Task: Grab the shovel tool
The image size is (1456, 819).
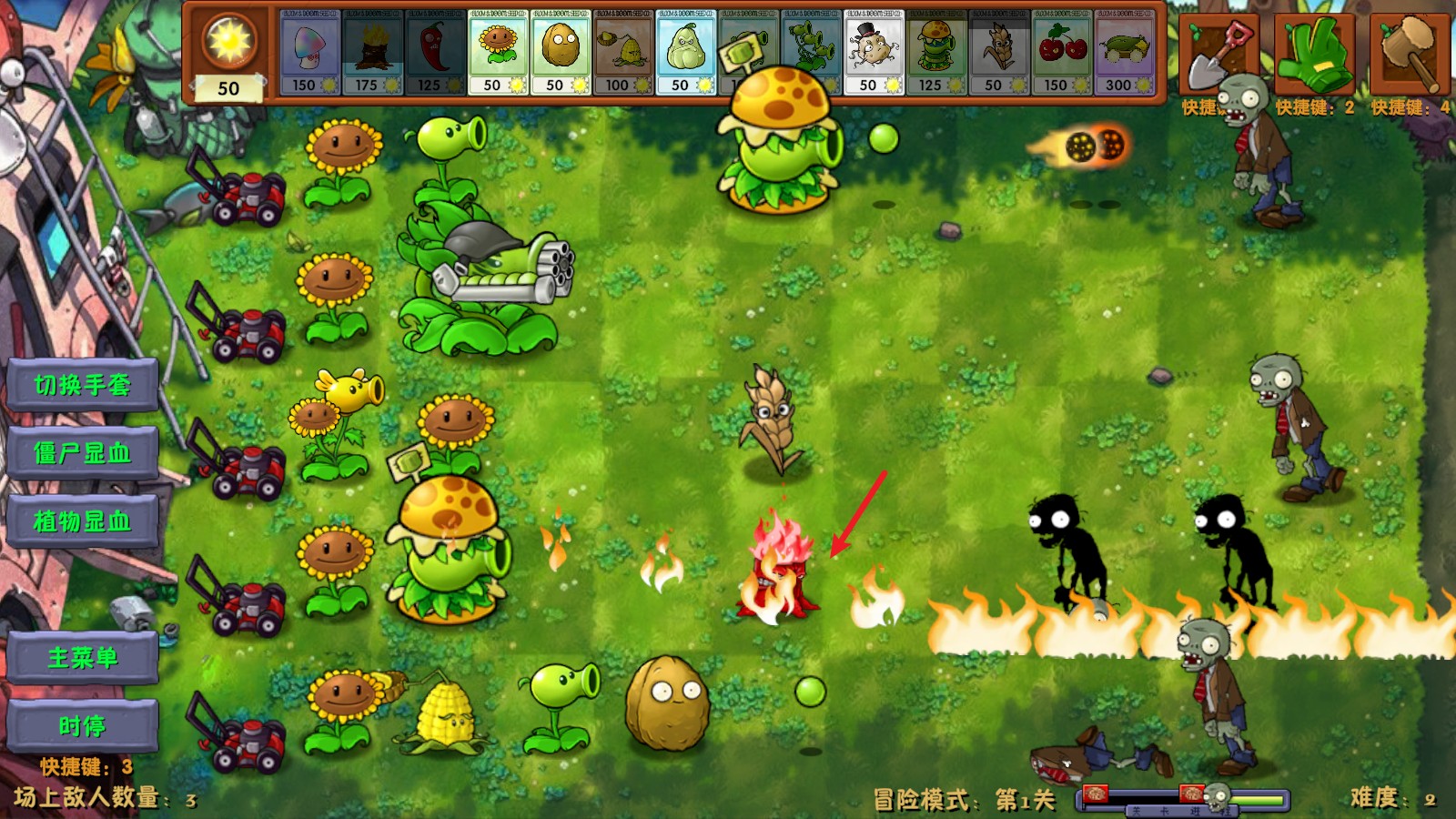Action: pos(1219,53)
